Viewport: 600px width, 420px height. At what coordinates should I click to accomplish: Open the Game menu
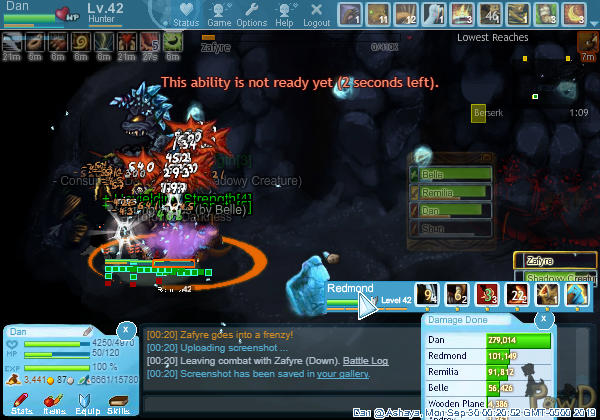coord(220,15)
